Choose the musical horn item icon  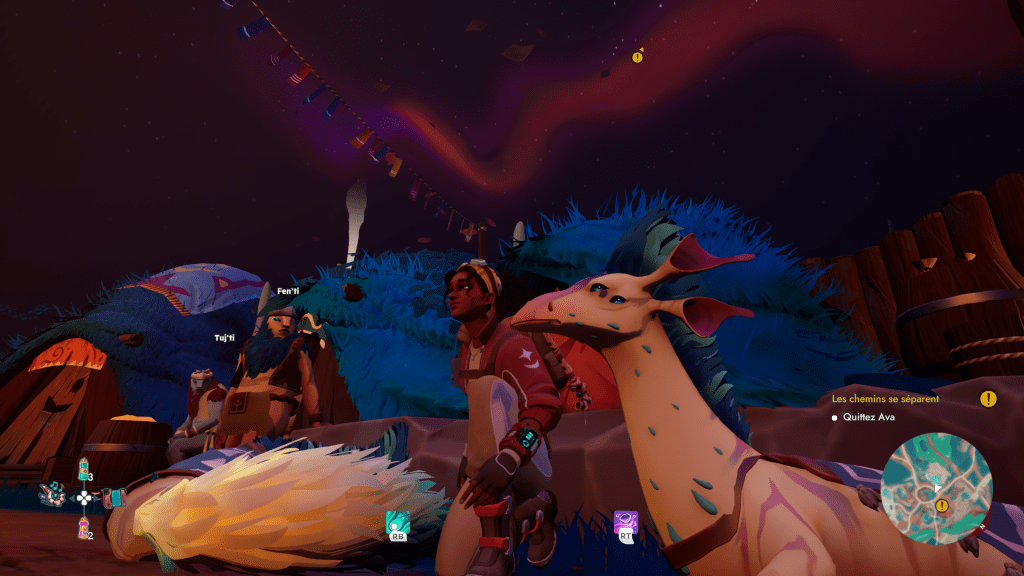click(53, 494)
